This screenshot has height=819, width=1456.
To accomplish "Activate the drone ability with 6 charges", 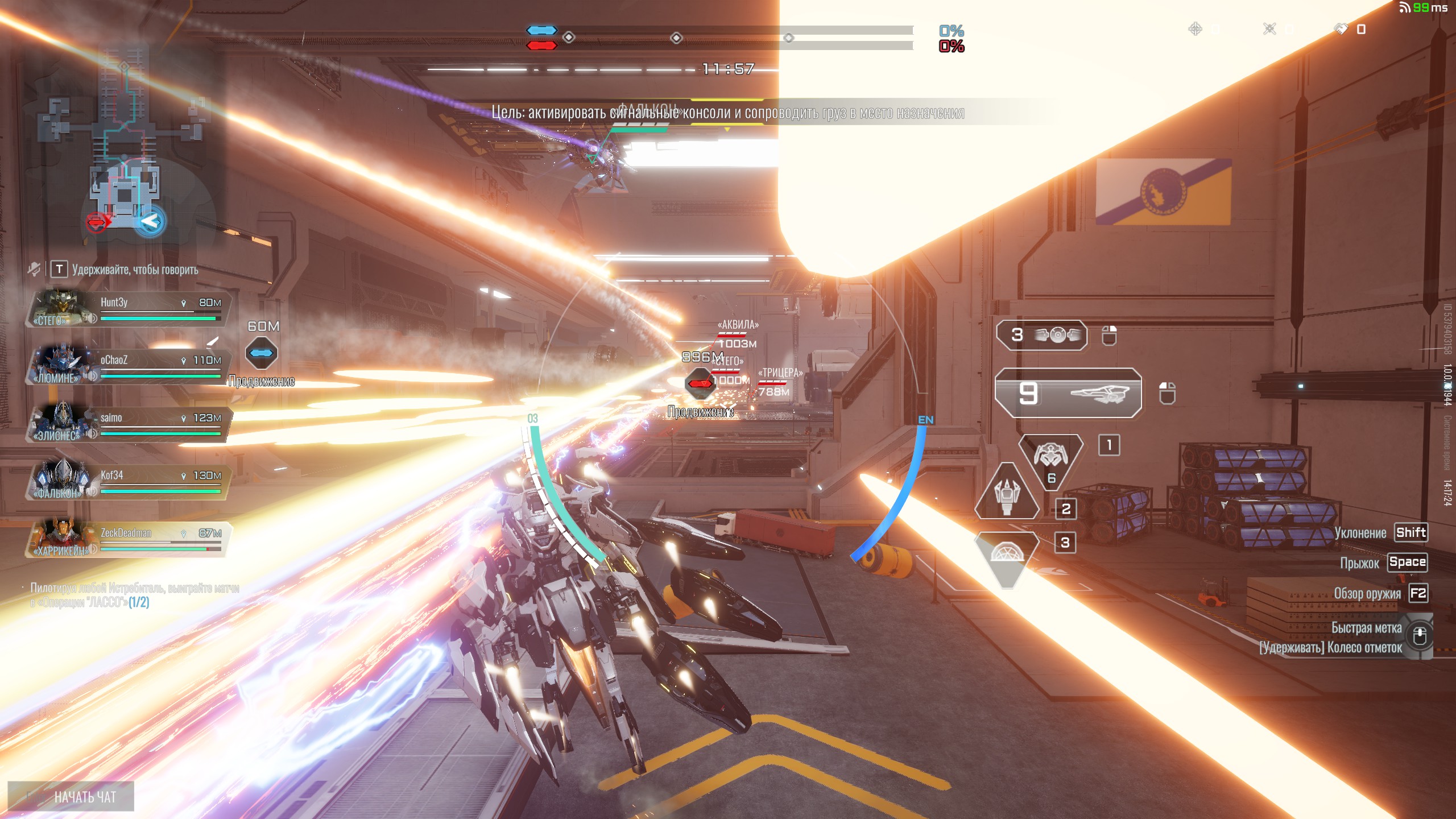I will (x=1050, y=457).
